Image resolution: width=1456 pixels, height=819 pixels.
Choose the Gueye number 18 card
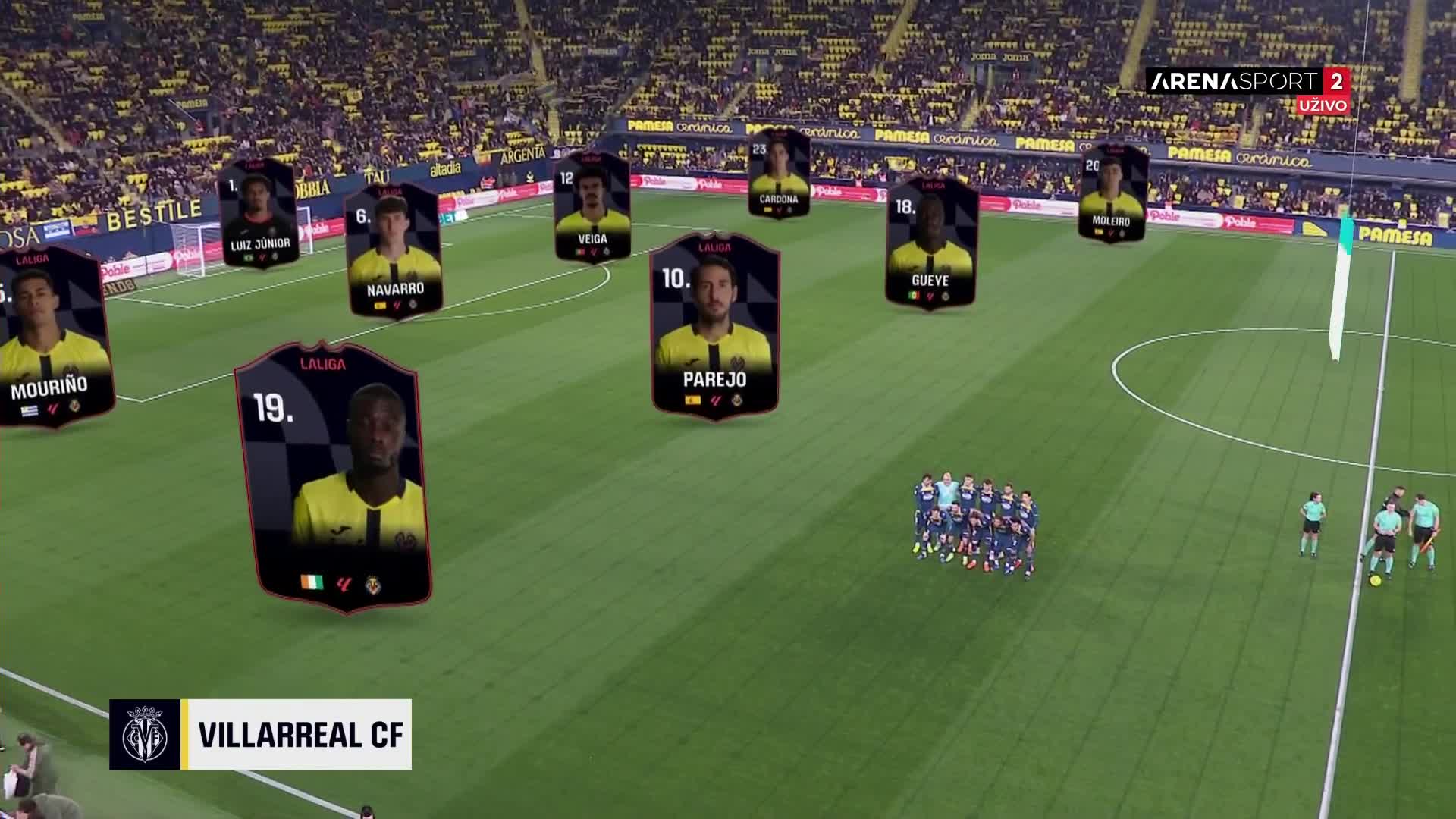tap(930, 243)
